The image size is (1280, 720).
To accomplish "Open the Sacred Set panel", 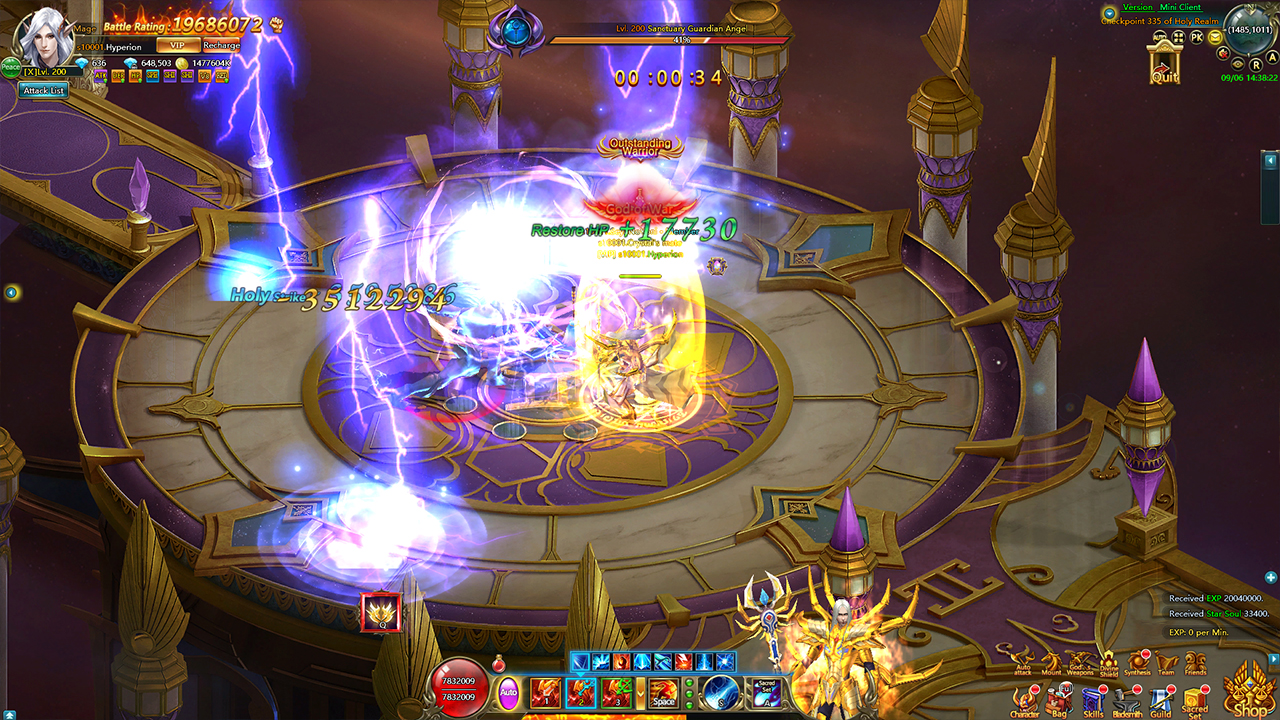I will 1194,698.
